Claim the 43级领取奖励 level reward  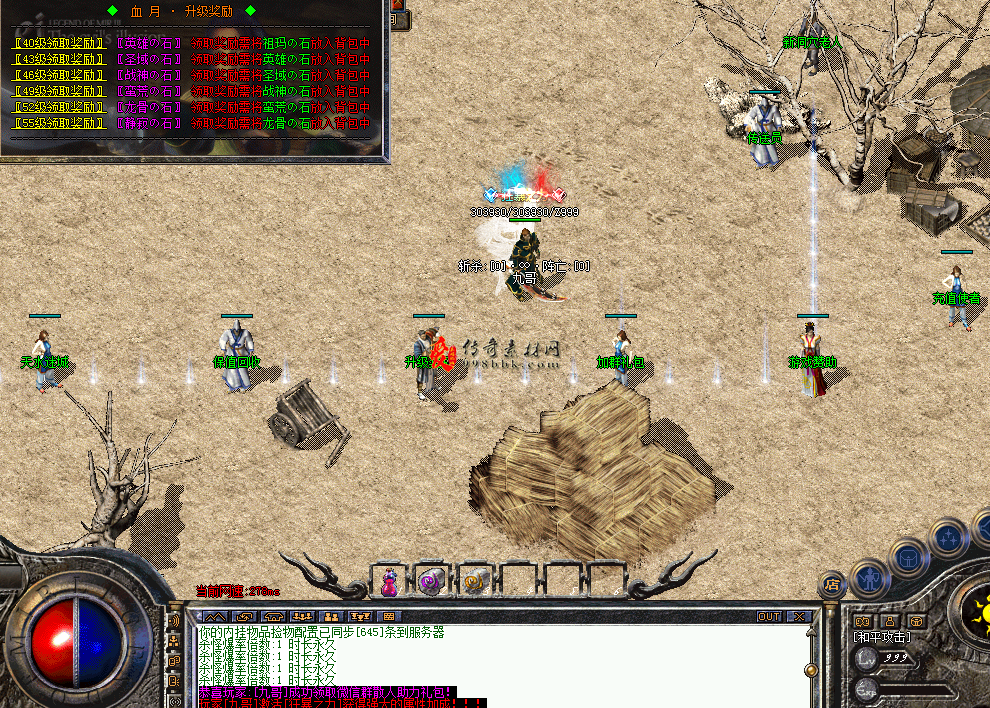tap(59, 59)
